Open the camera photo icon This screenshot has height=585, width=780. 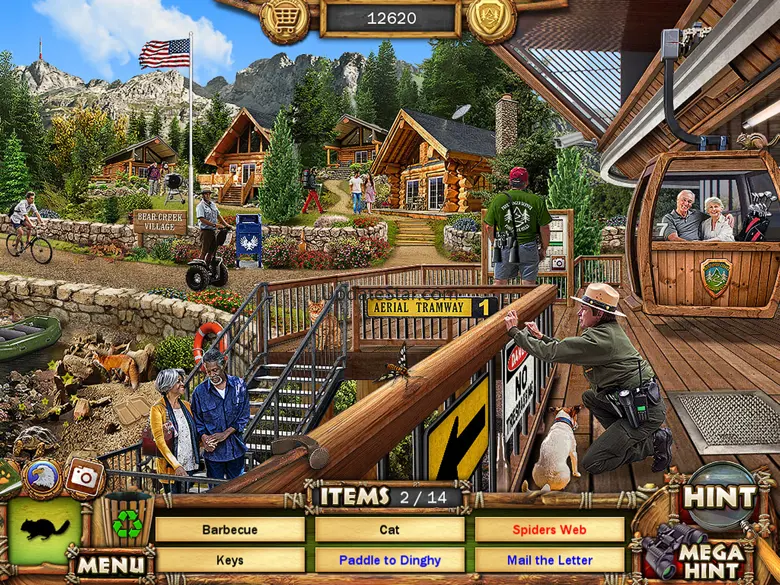[x=85, y=477]
